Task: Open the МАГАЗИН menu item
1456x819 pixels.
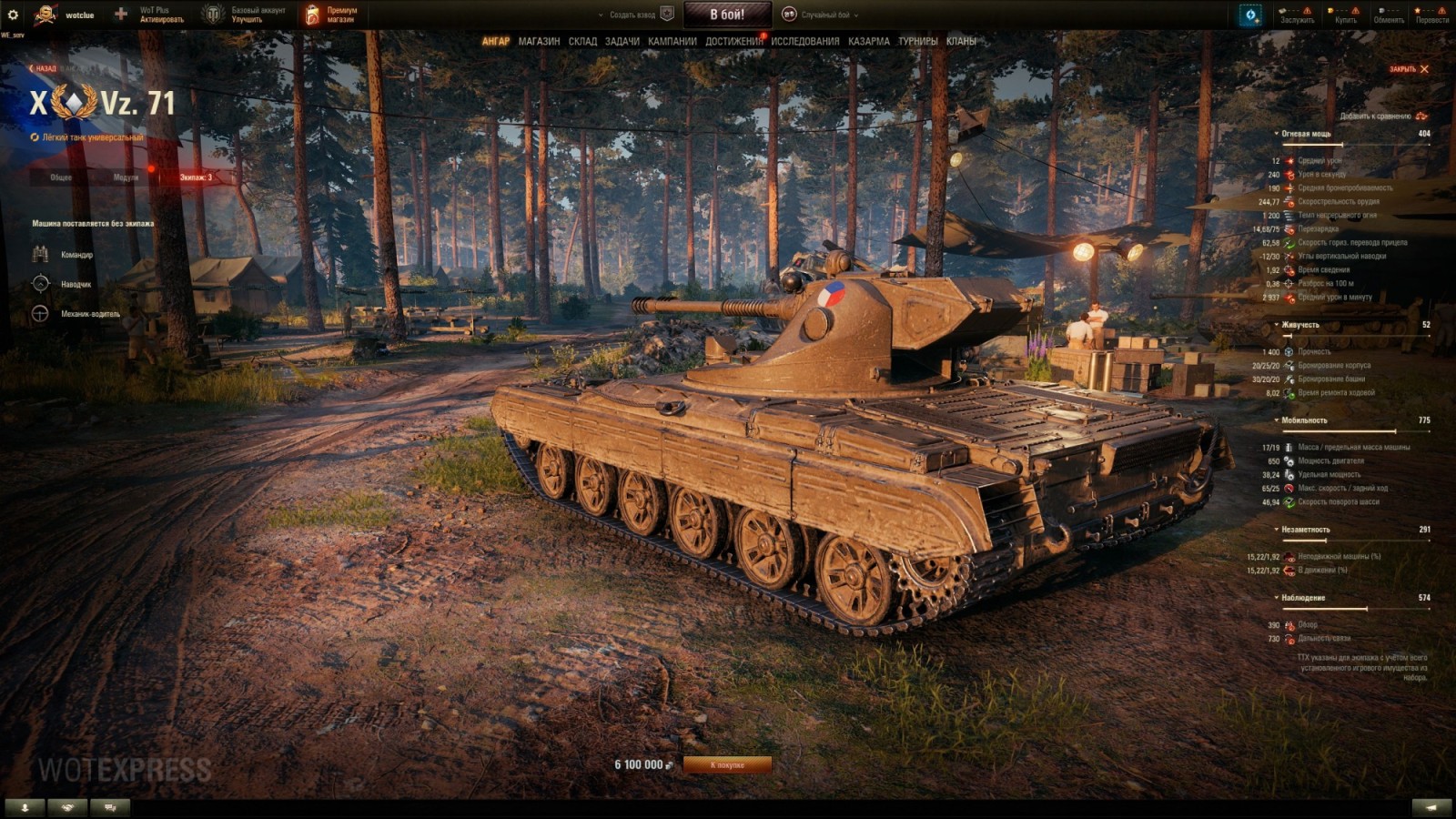Action: pos(539,41)
